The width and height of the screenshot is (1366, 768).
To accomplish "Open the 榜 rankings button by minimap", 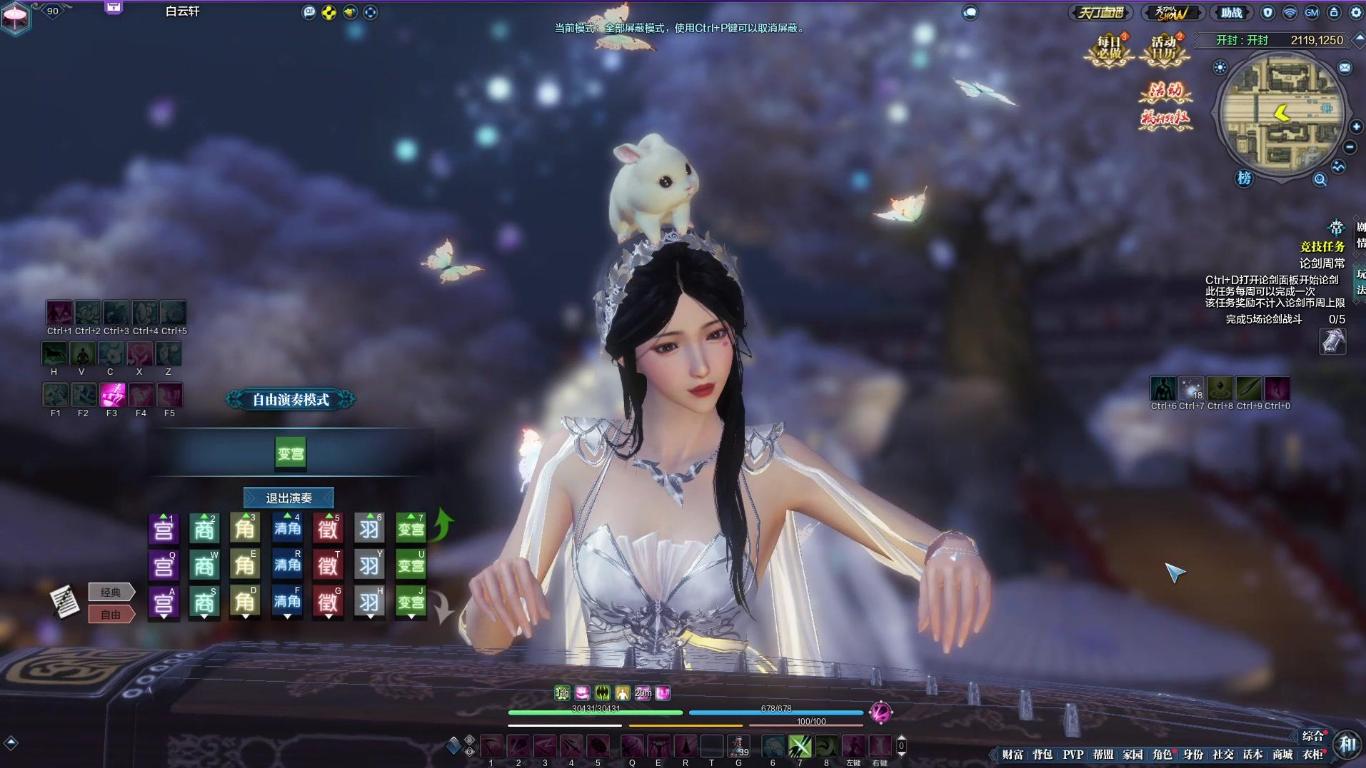I will click(1244, 177).
